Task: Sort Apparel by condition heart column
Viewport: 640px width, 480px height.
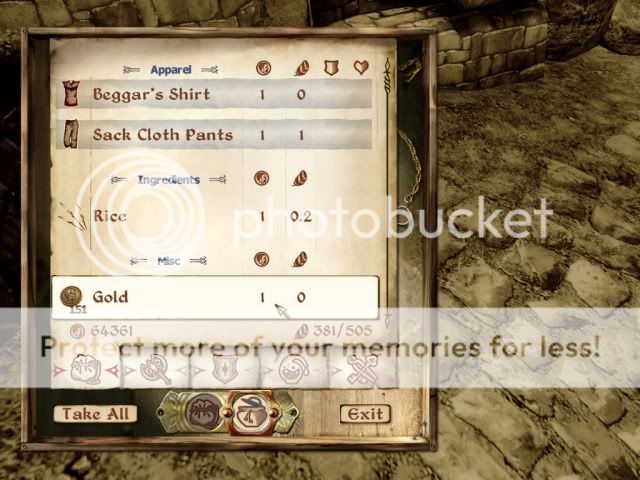Action: click(x=361, y=69)
